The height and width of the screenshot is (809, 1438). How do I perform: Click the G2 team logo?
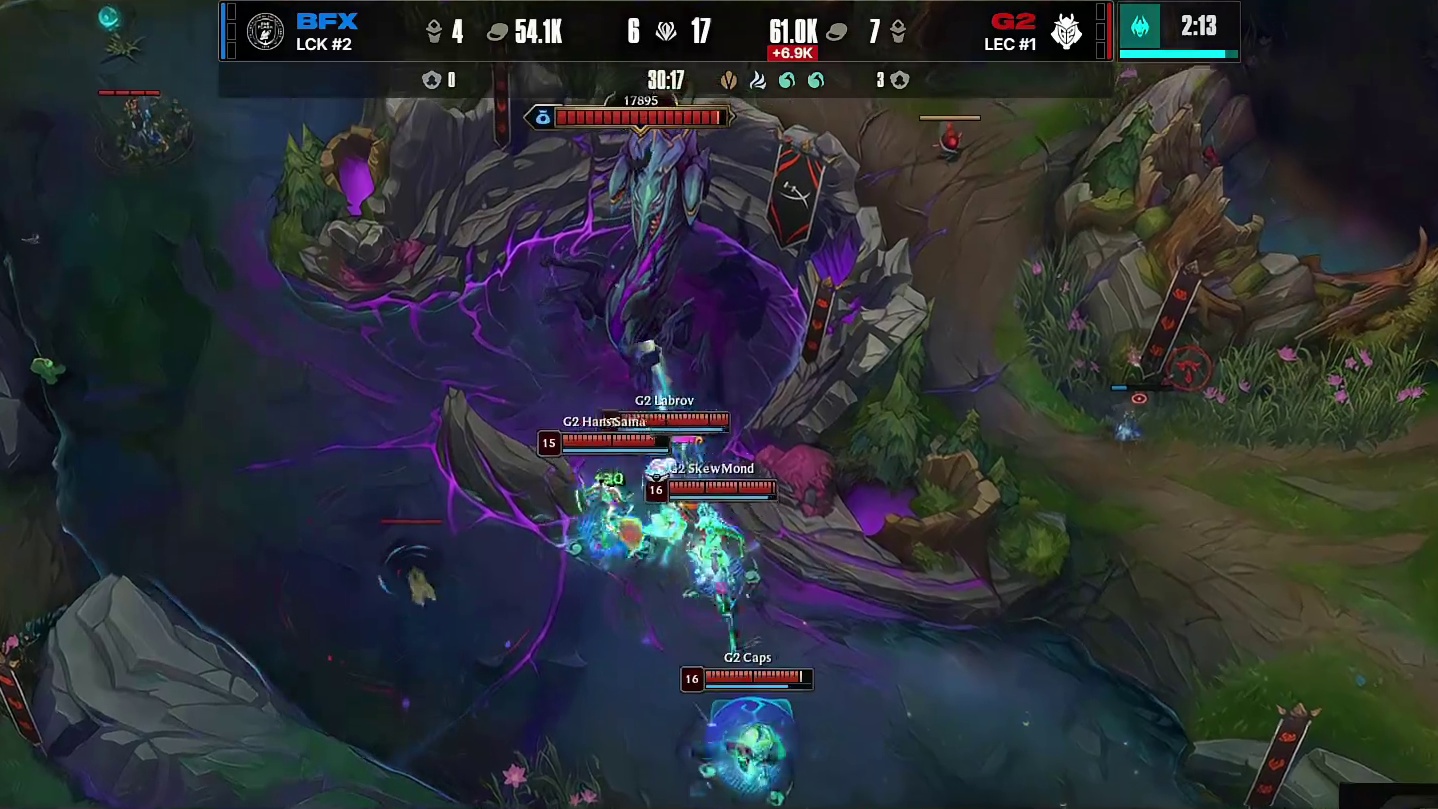pos(1066,32)
